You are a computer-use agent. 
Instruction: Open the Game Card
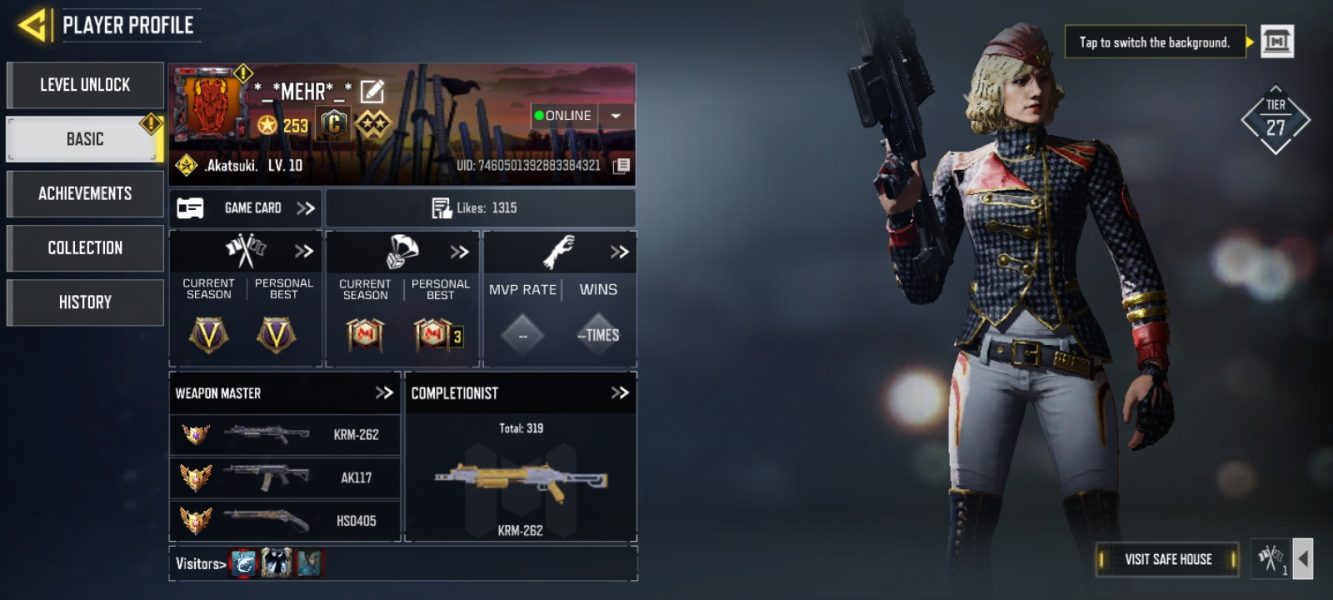245,208
